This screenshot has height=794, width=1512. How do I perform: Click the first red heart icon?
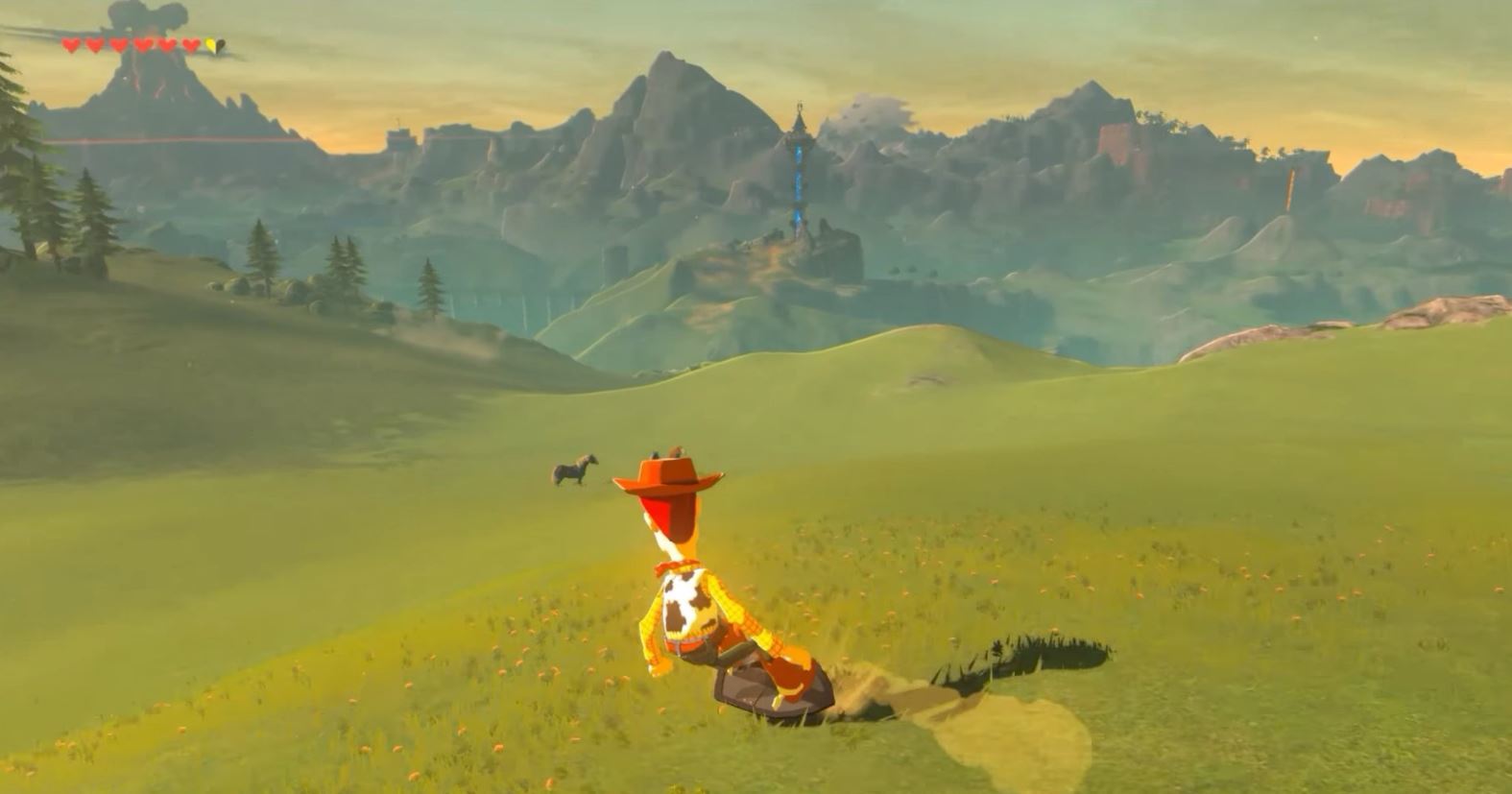click(70, 44)
